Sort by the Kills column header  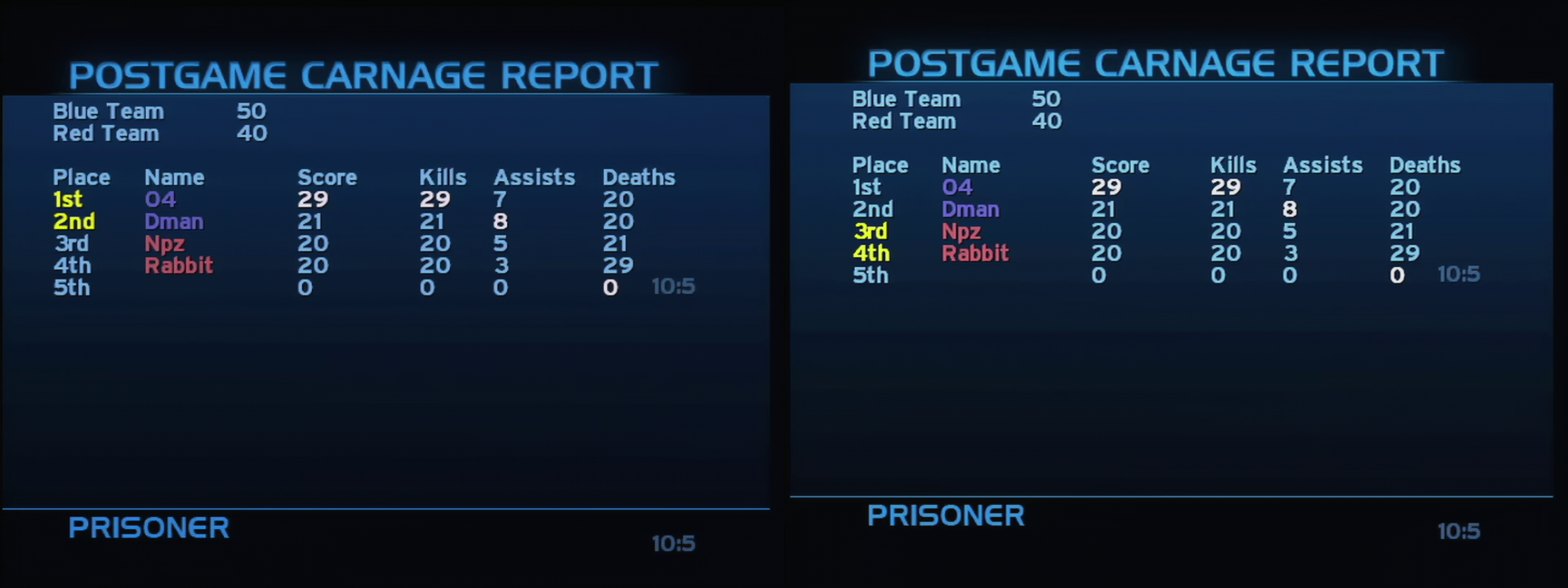coord(444,177)
